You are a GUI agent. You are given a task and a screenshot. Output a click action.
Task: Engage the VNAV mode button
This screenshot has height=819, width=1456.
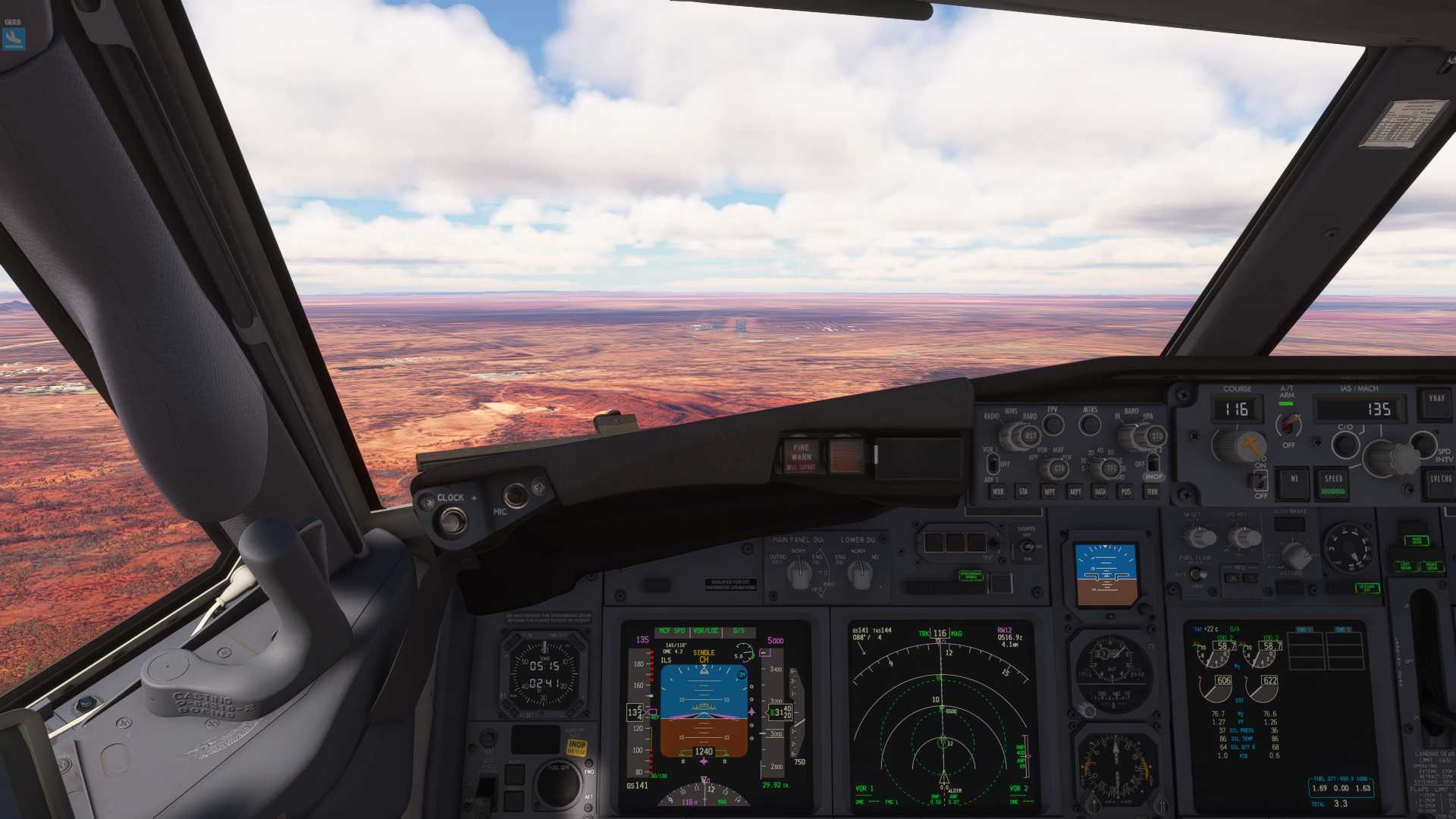(x=1436, y=400)
